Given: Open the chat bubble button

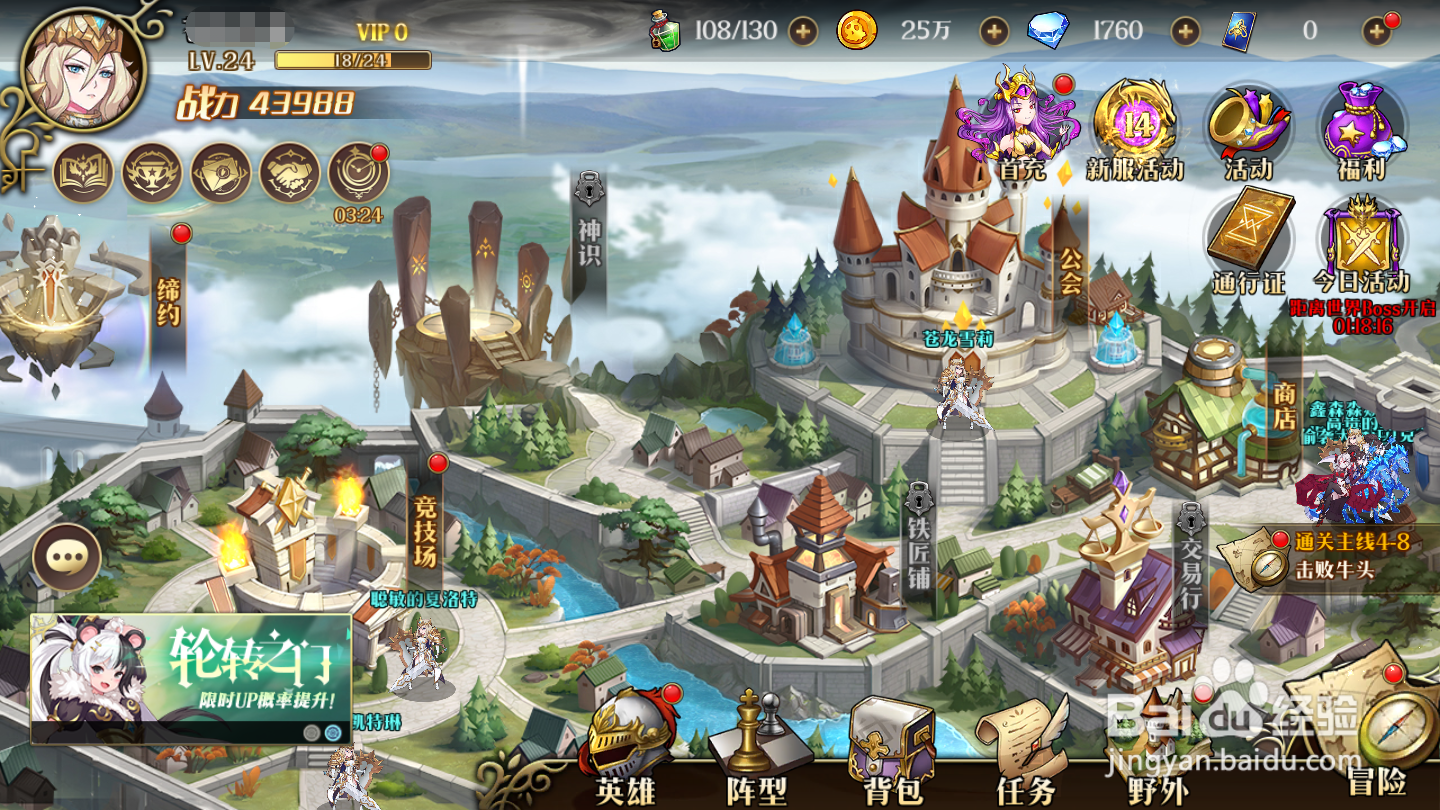Looking at the screenshot, I should tap(67, 556).
